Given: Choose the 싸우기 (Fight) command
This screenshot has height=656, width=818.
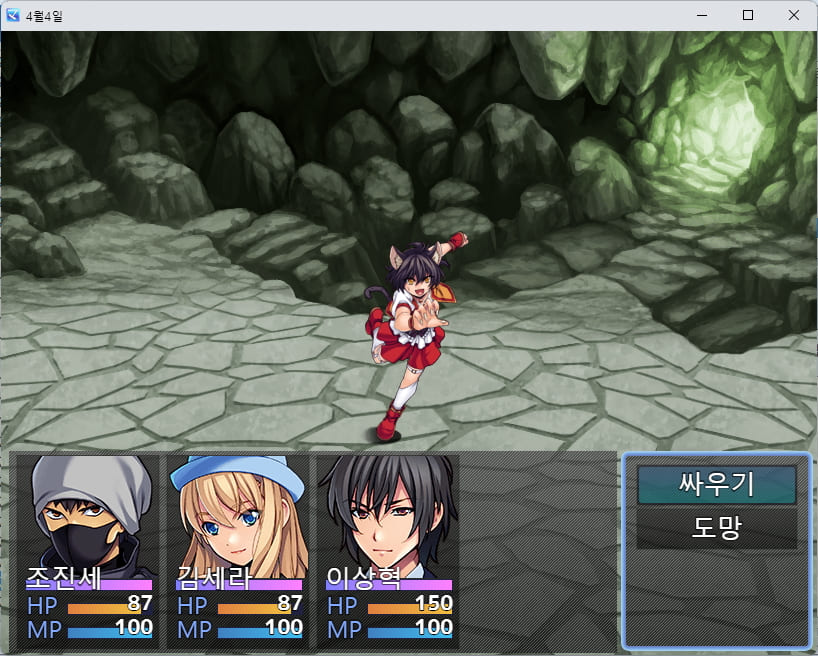Looking at the screenshot, I should click(716, 485).
